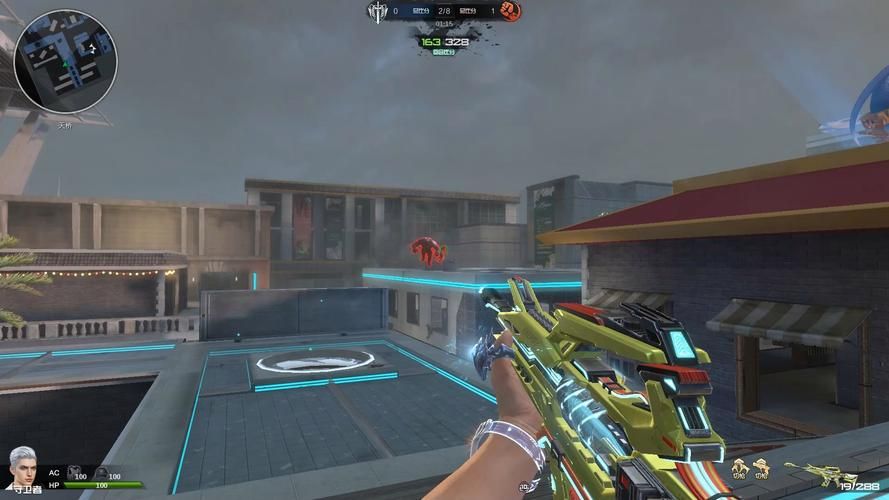Click the circular minimap
This screenshot has height=500, width=889.
coord(66,60)
